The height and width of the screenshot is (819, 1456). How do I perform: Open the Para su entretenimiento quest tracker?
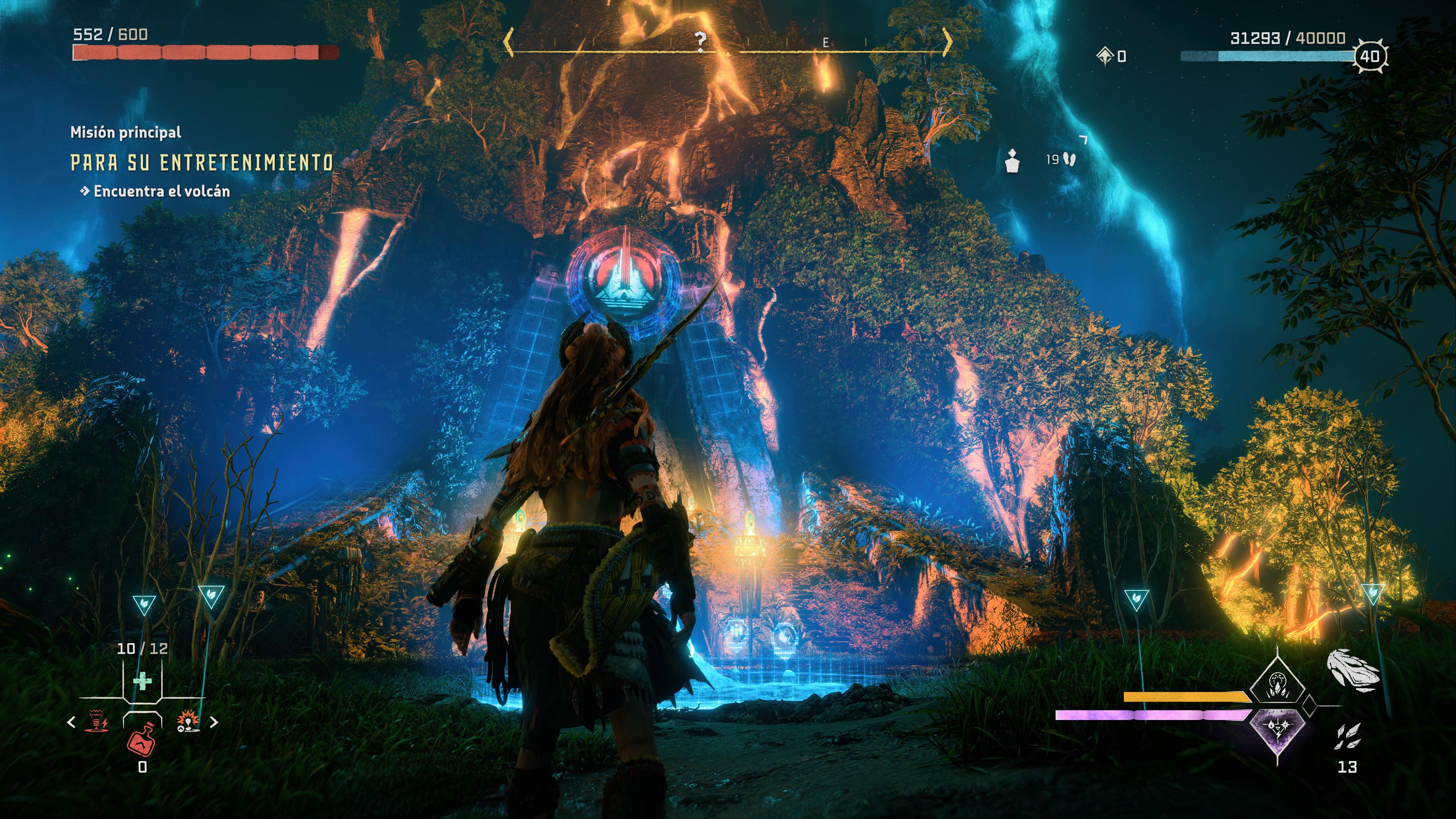(x=202, y=163)
